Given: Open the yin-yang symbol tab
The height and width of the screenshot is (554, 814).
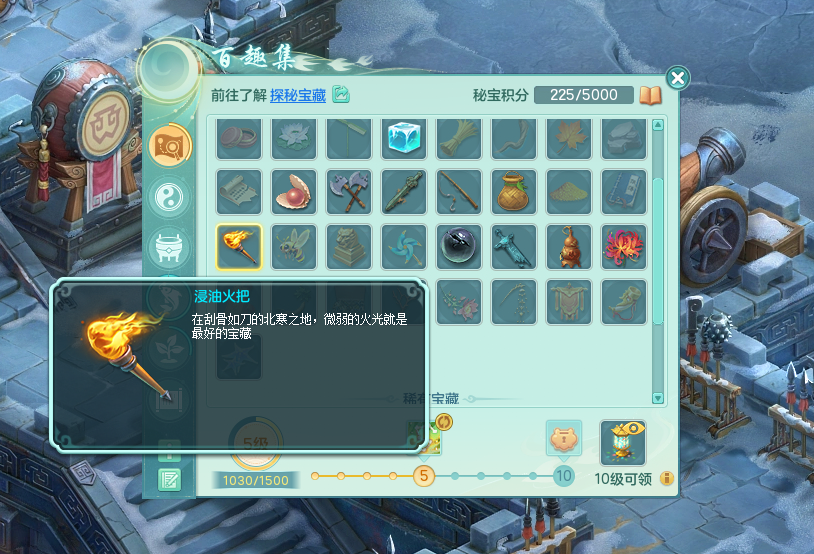Looking at the screenshot, I should (169, 196).
